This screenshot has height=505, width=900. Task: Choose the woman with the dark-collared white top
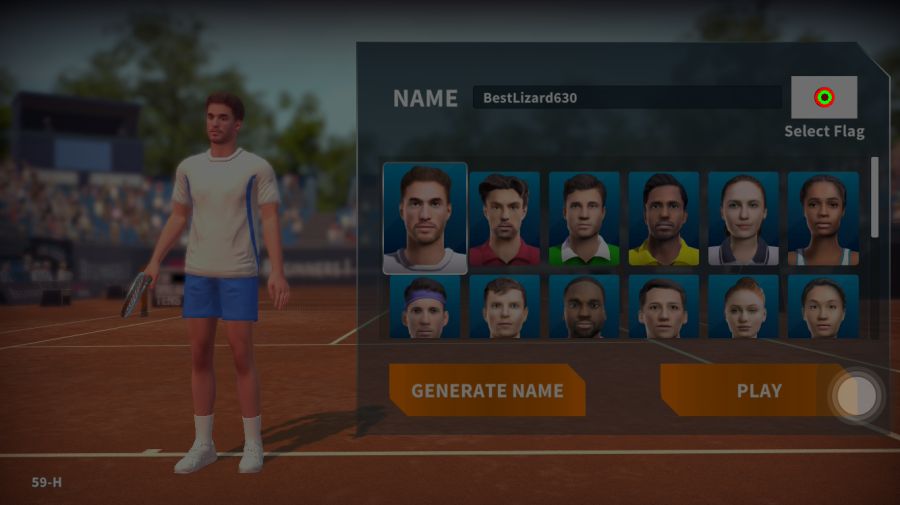click(x=743, y=218)
